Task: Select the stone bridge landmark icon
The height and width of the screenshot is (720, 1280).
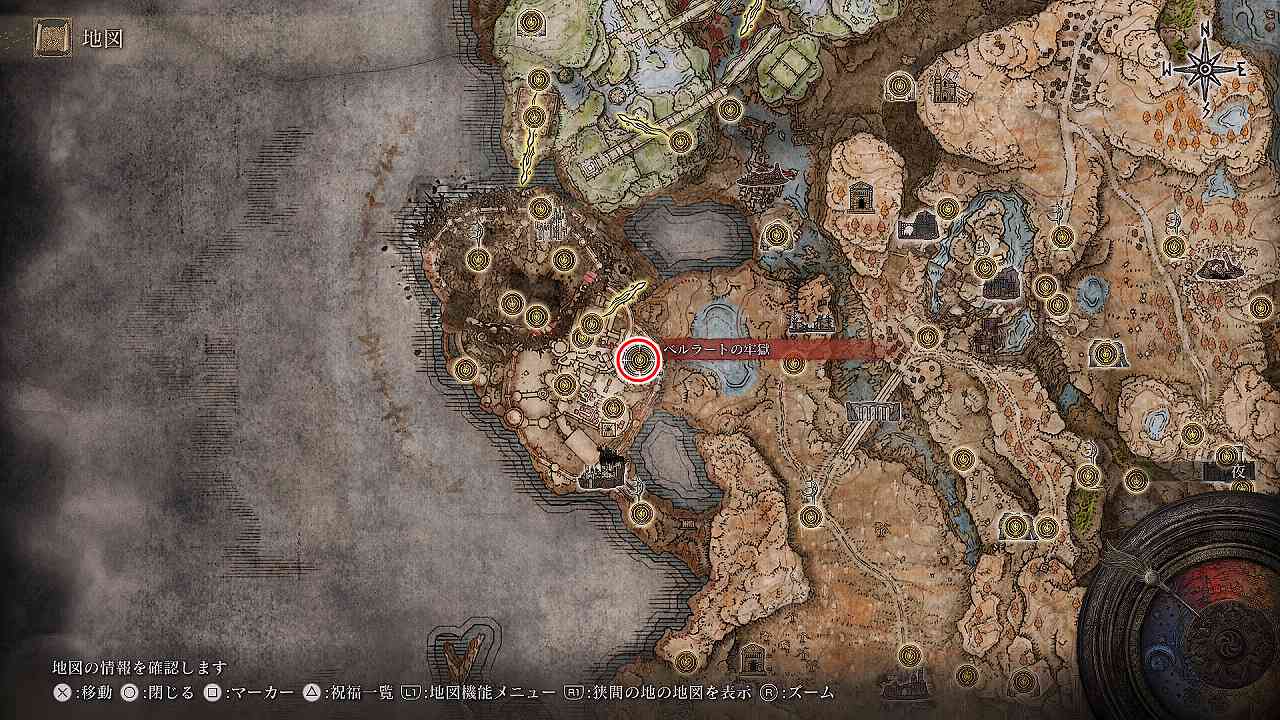Action: 872,411
